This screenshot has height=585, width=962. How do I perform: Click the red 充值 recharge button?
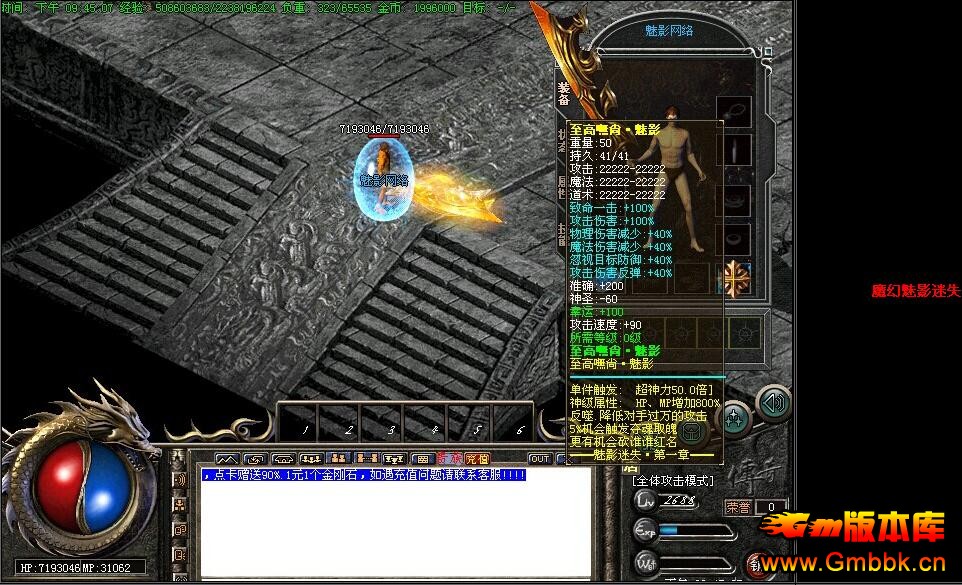coord(477,459)
